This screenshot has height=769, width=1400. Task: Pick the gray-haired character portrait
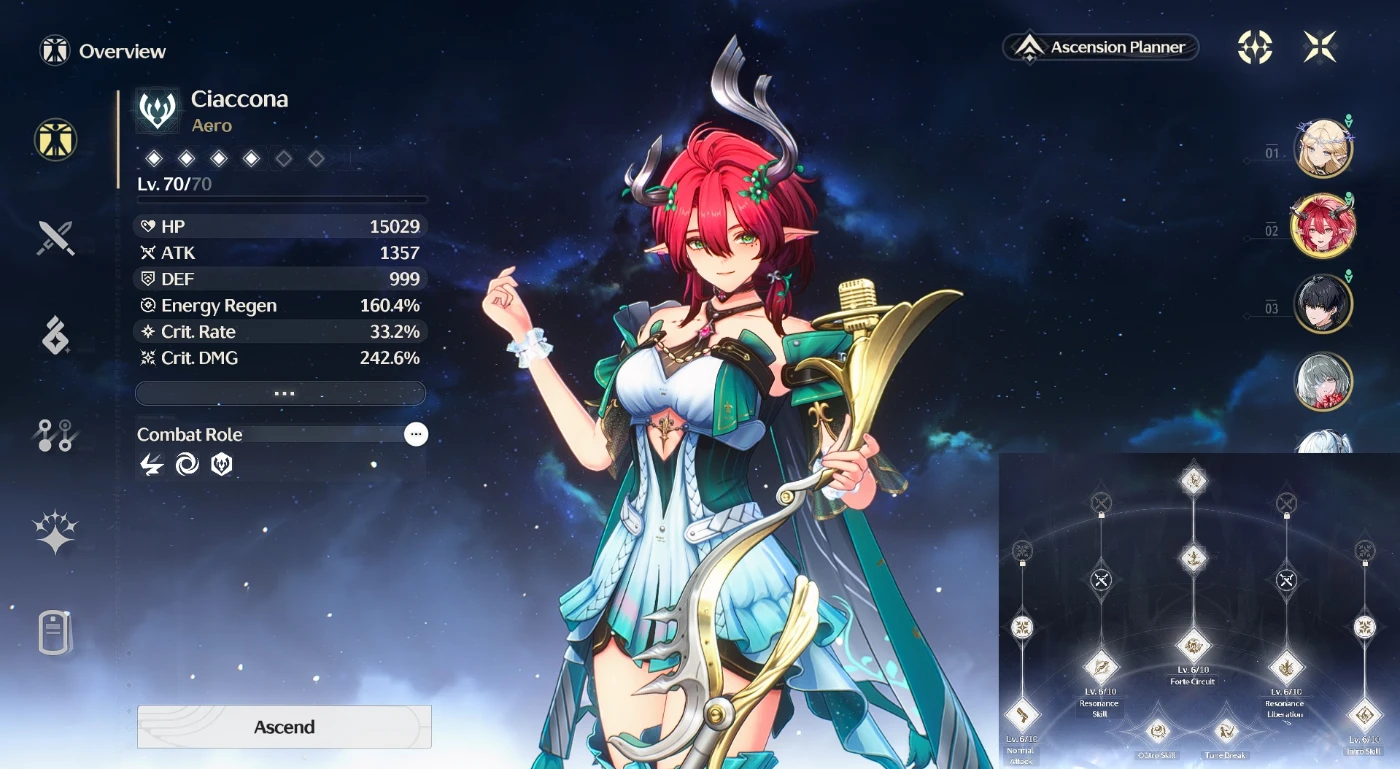click(x=1323, y=381)
